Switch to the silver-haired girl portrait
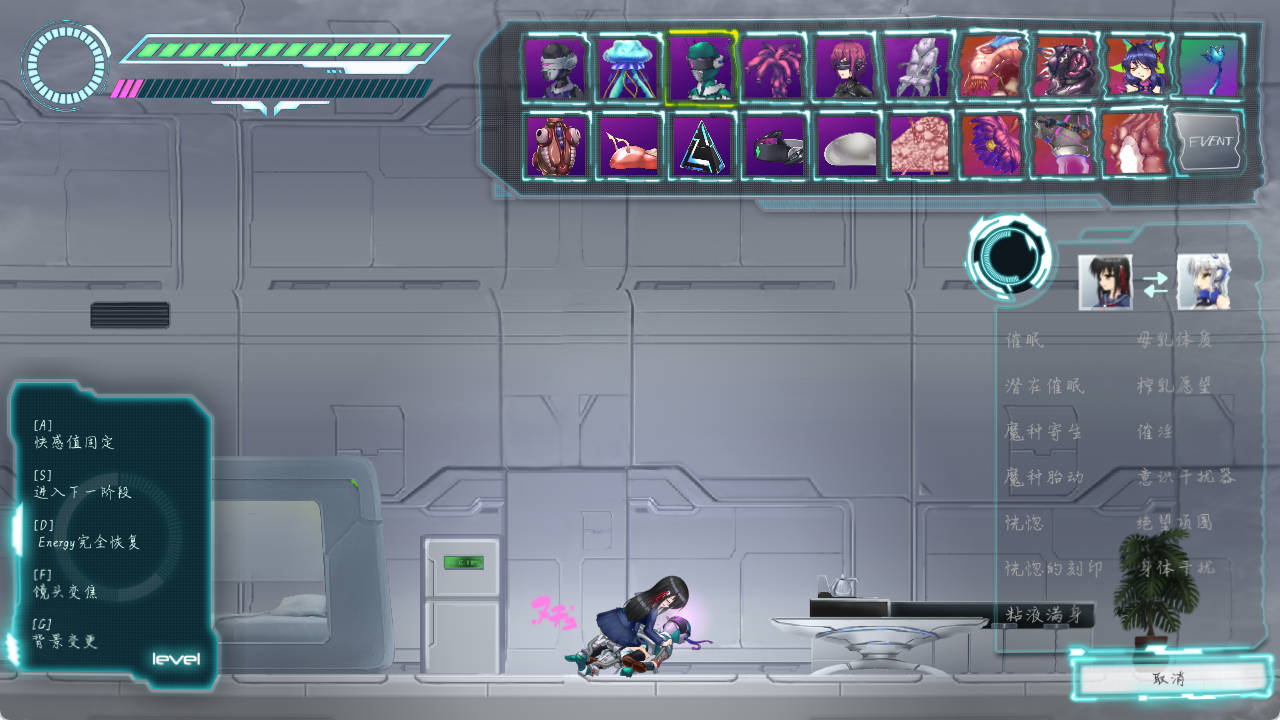Viewport: 1280px width, 720px height. pos(1203,282)
